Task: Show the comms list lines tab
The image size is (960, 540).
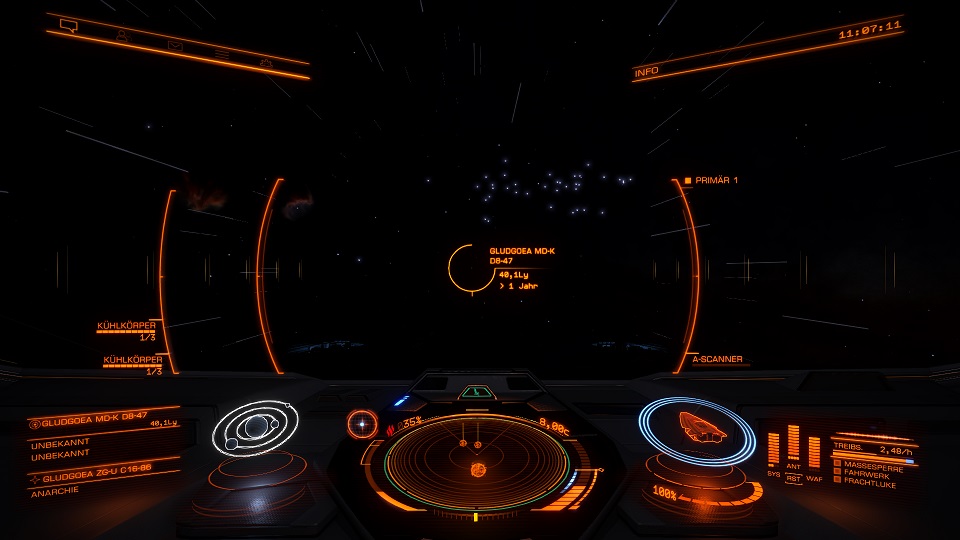Action: 222,54
